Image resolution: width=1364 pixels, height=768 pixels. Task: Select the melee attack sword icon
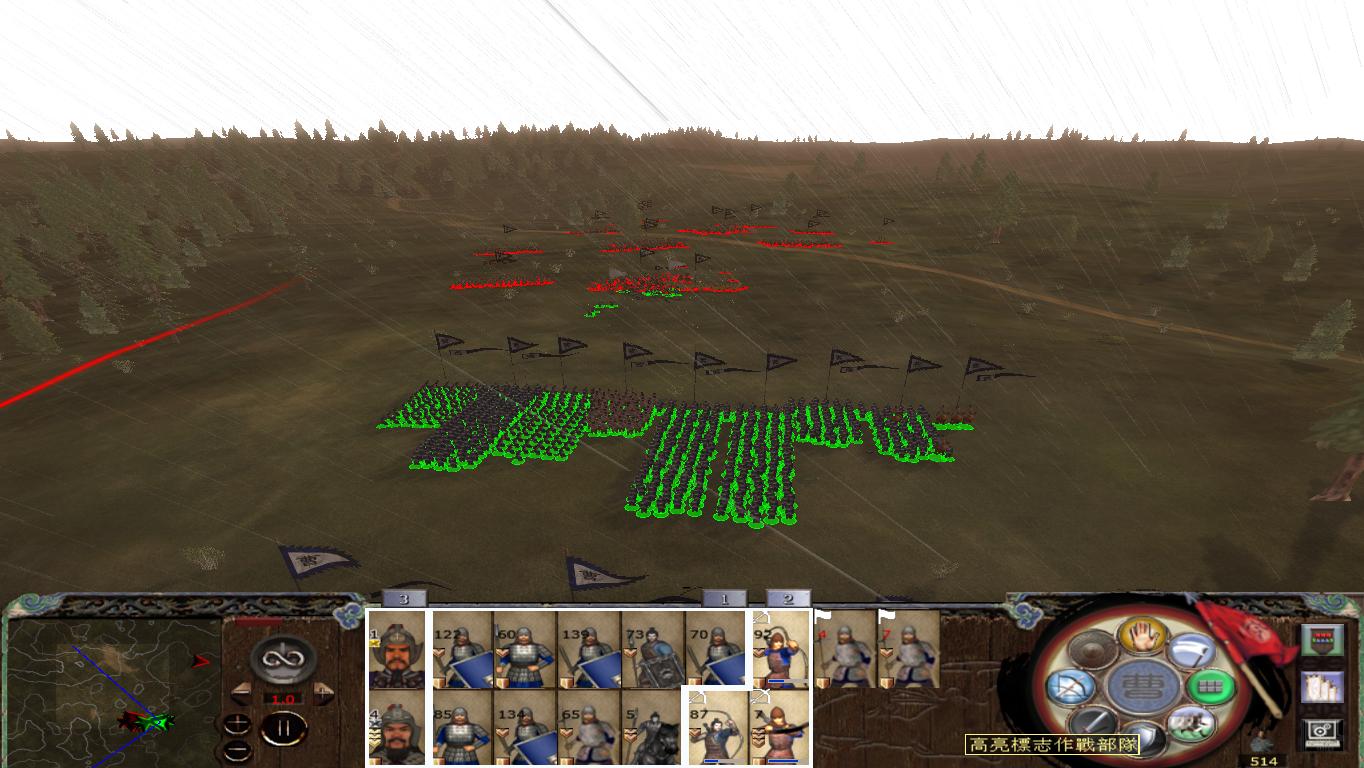click(1093, 721)
